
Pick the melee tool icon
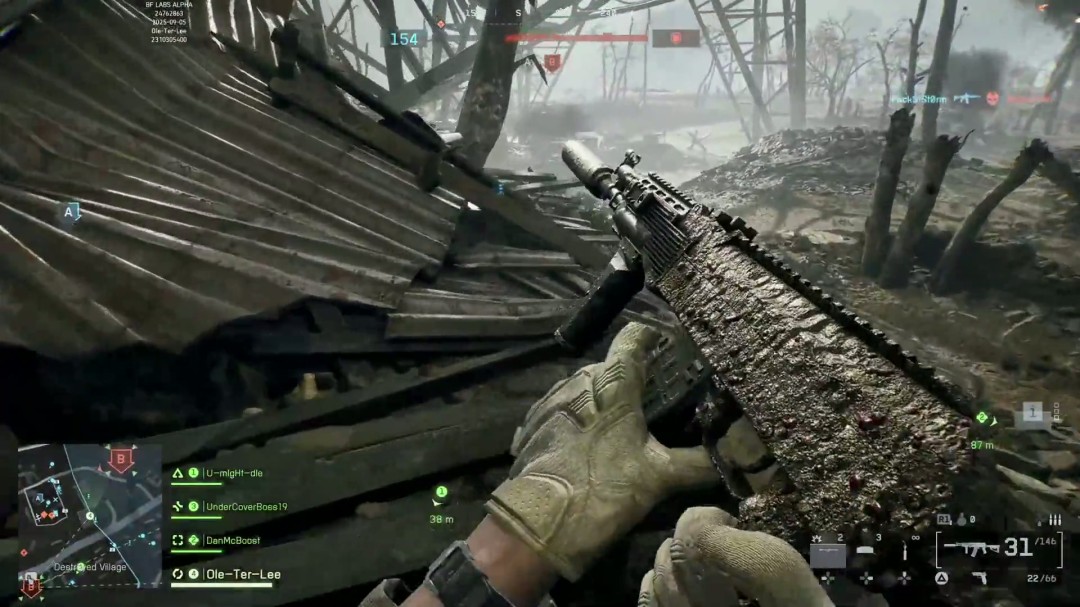click(905, 551)
